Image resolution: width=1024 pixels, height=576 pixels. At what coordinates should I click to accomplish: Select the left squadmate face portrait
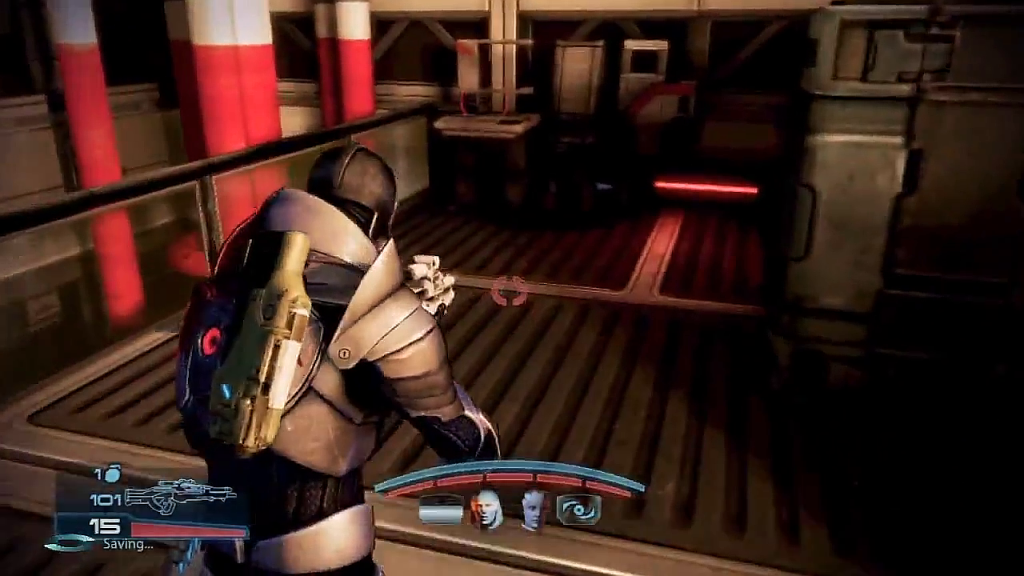(x=487, y=509)
